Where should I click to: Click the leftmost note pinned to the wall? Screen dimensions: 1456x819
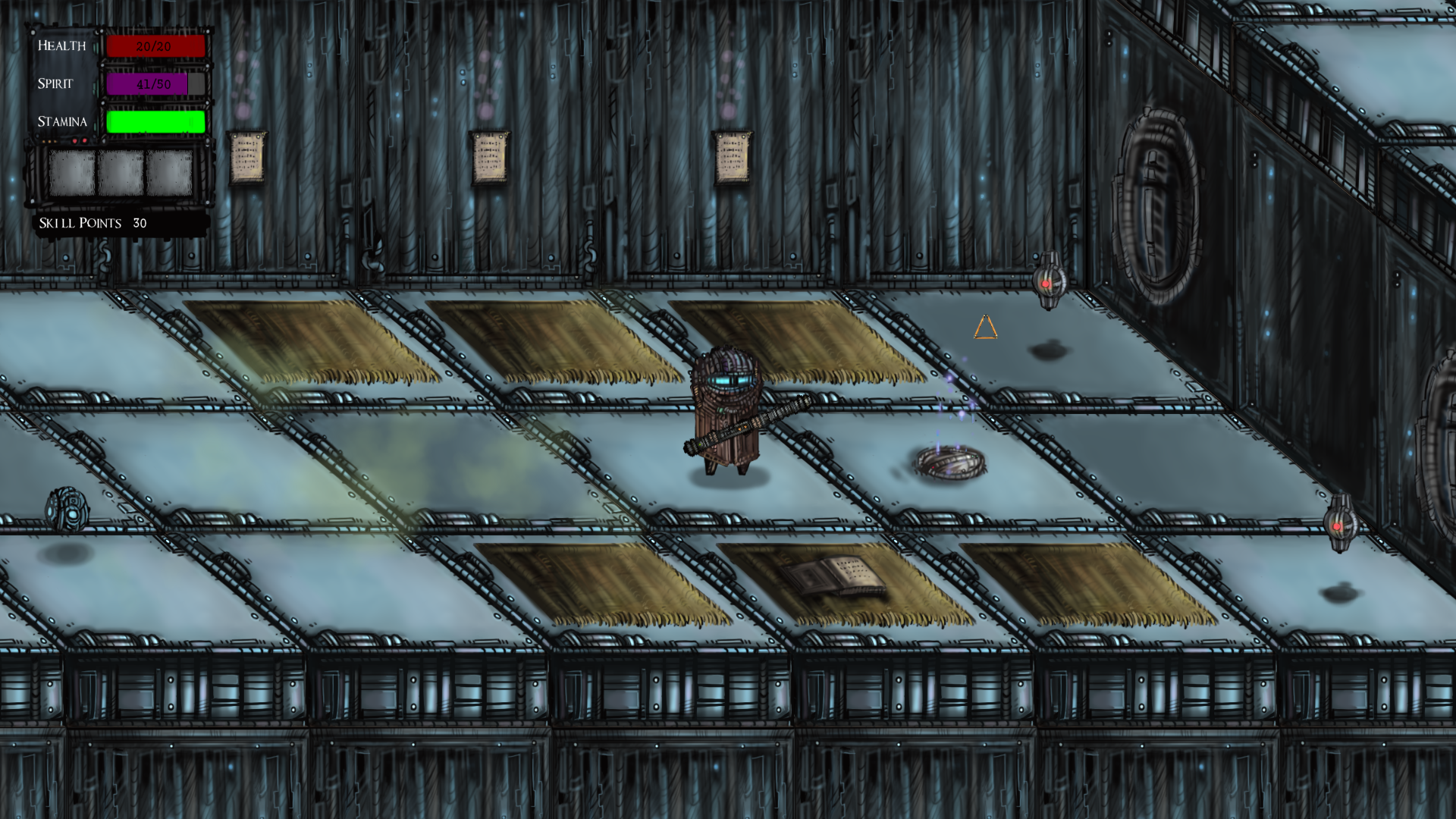[x=246, y=157]
